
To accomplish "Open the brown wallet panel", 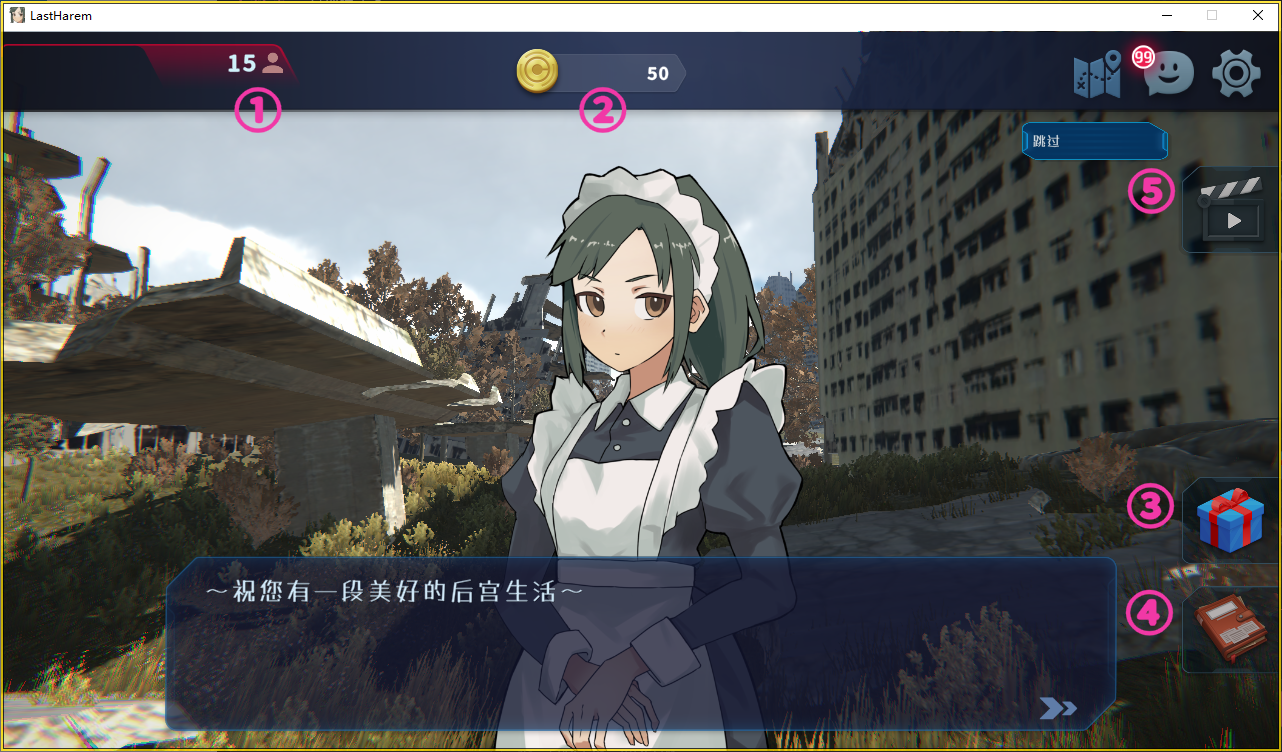I will click(x=1231, y=629).
